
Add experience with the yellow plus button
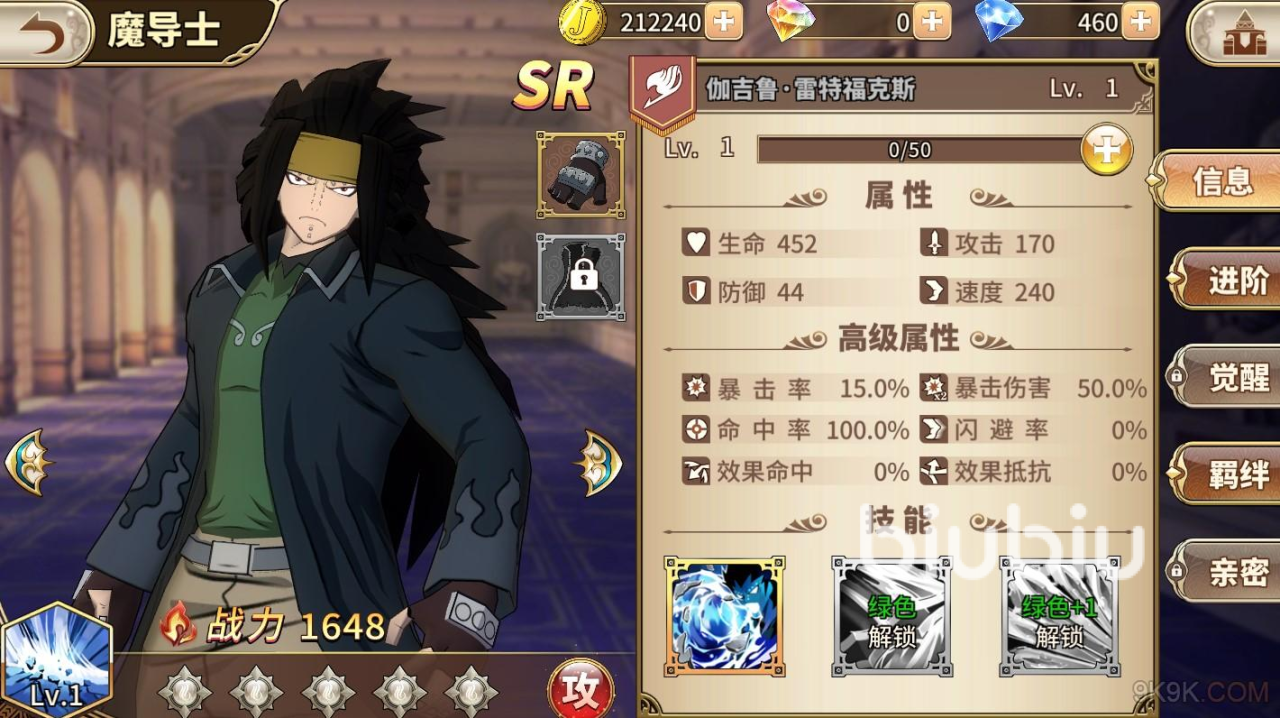1106,150
